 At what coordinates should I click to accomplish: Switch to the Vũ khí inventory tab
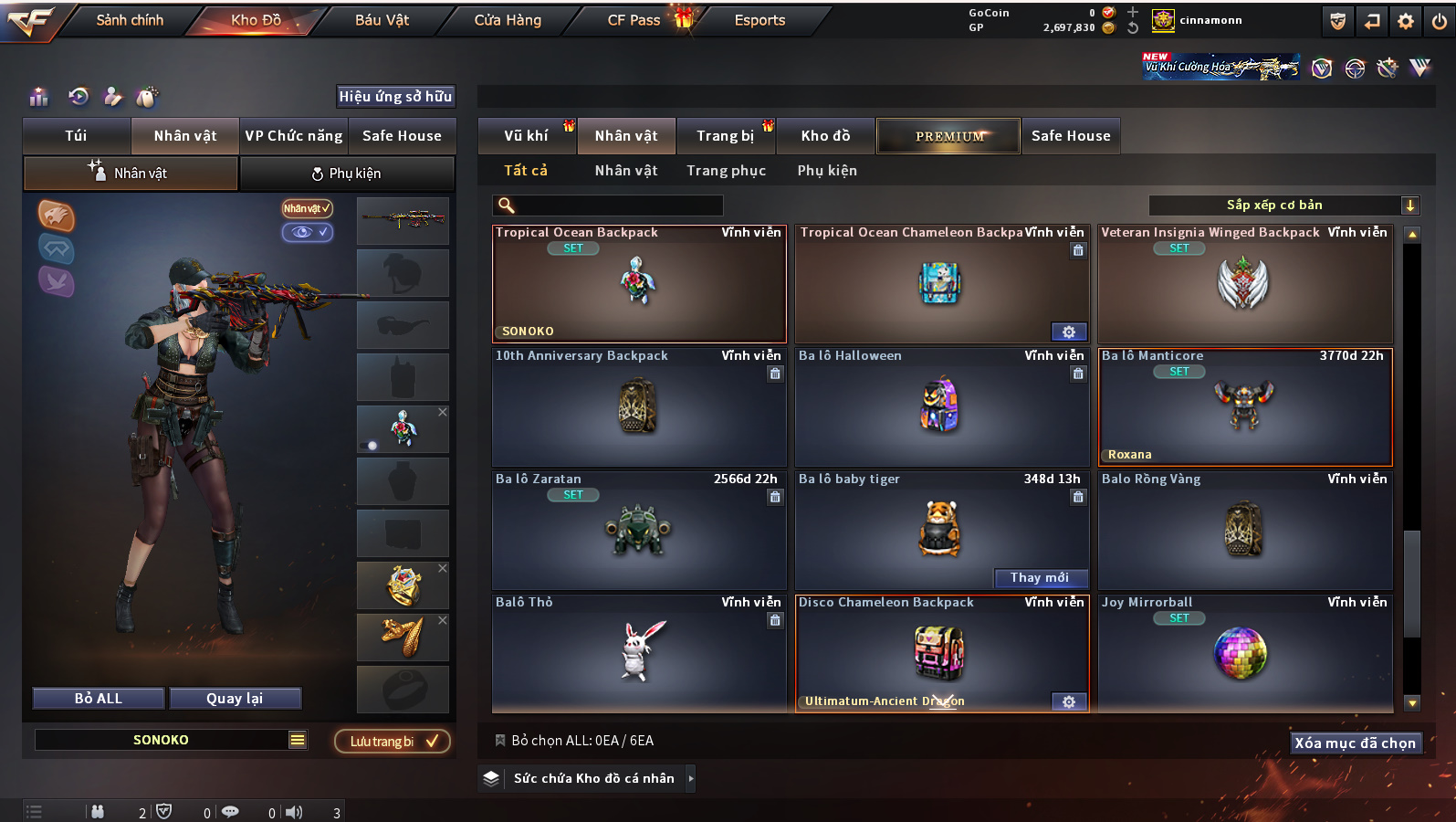(x=527, y=136)
